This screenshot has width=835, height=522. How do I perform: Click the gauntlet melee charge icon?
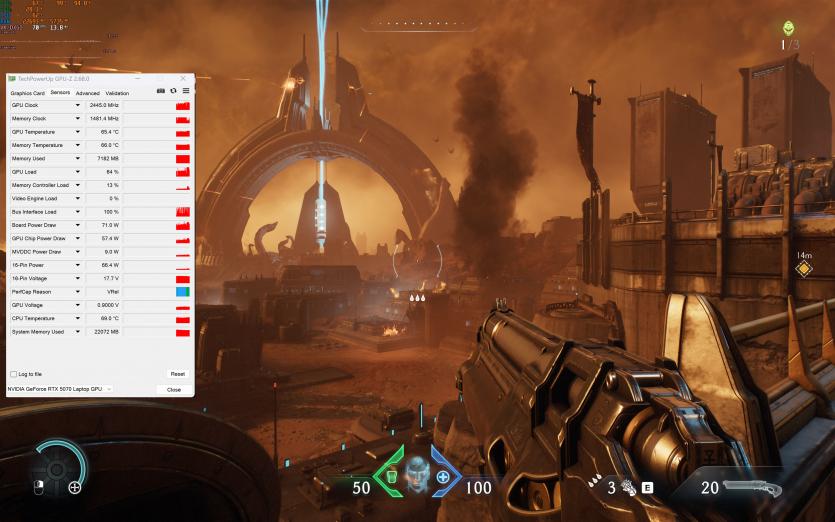click(629, 487)
